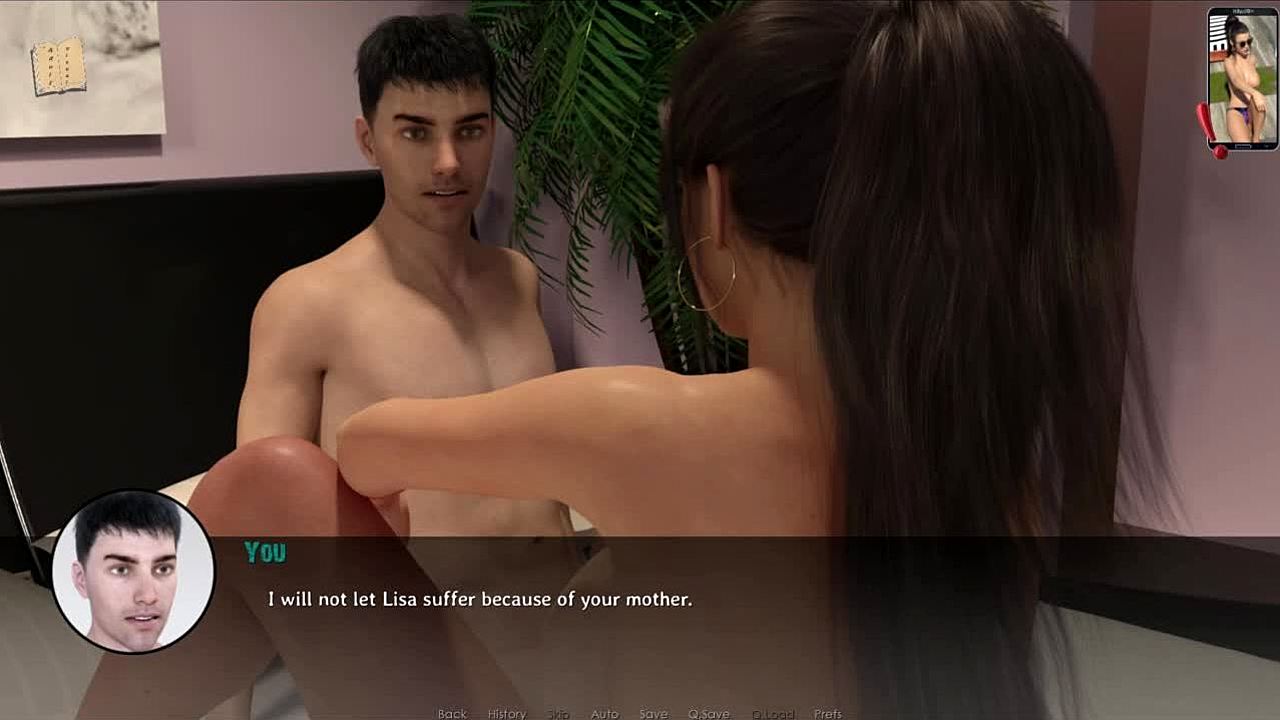
Task: Quick load with the Q.Load button
Action: 772,713
